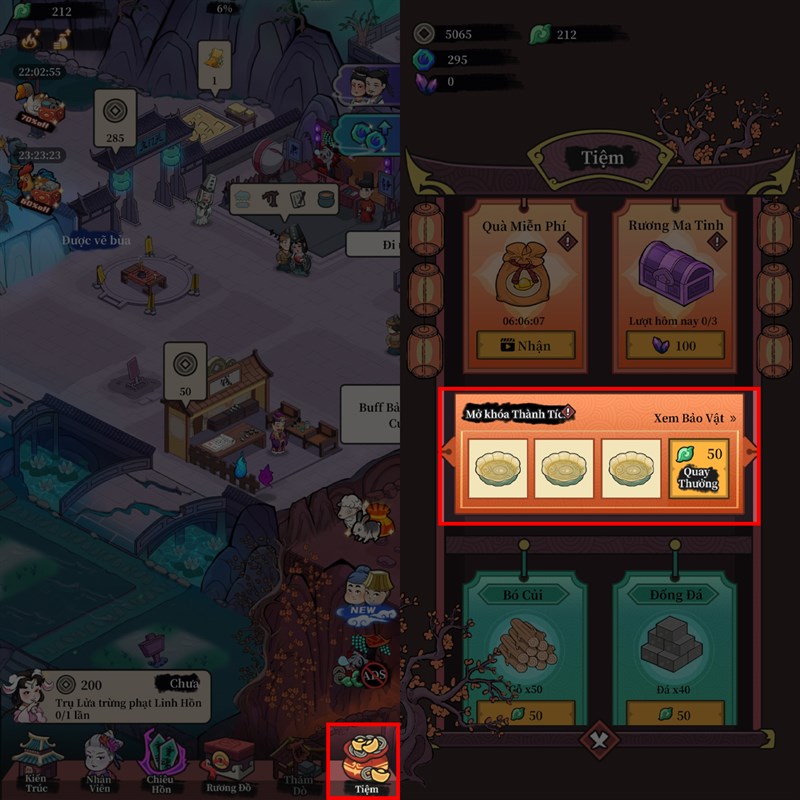Image resolution: width=800 pixels, height=800 pixels.
Task: Open the Tiệm shop tab
Action: coord(365,762)
